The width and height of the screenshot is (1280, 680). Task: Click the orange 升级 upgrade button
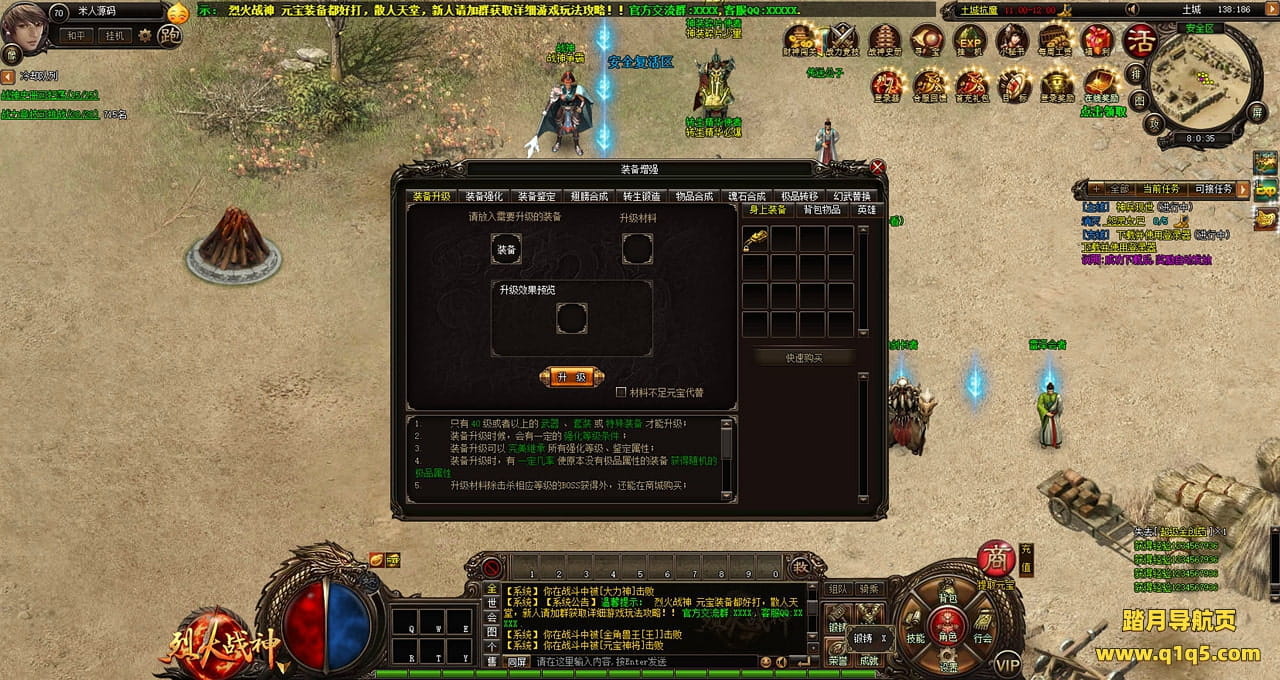(571, 377)
